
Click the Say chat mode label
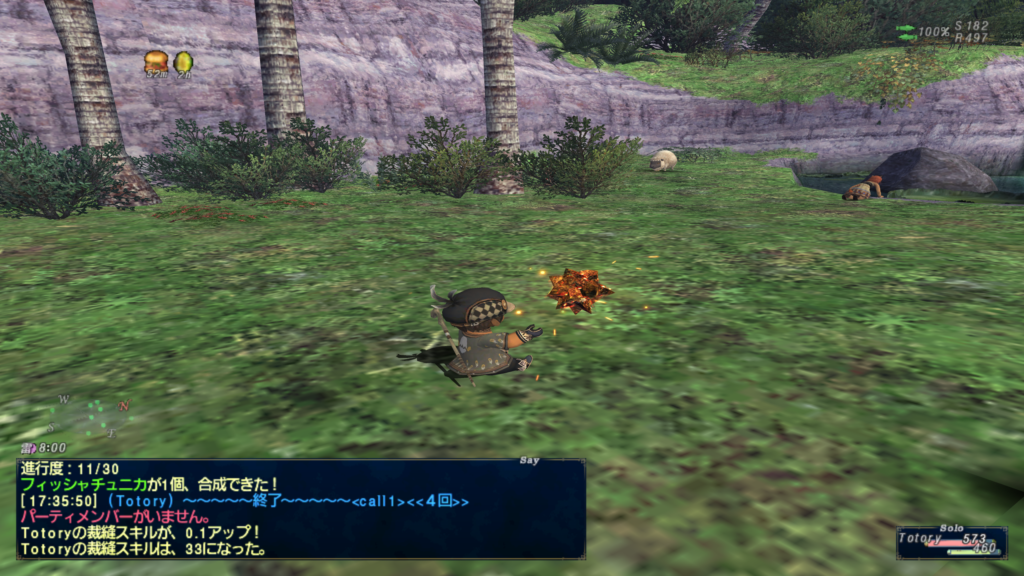(x=530, y=461)
